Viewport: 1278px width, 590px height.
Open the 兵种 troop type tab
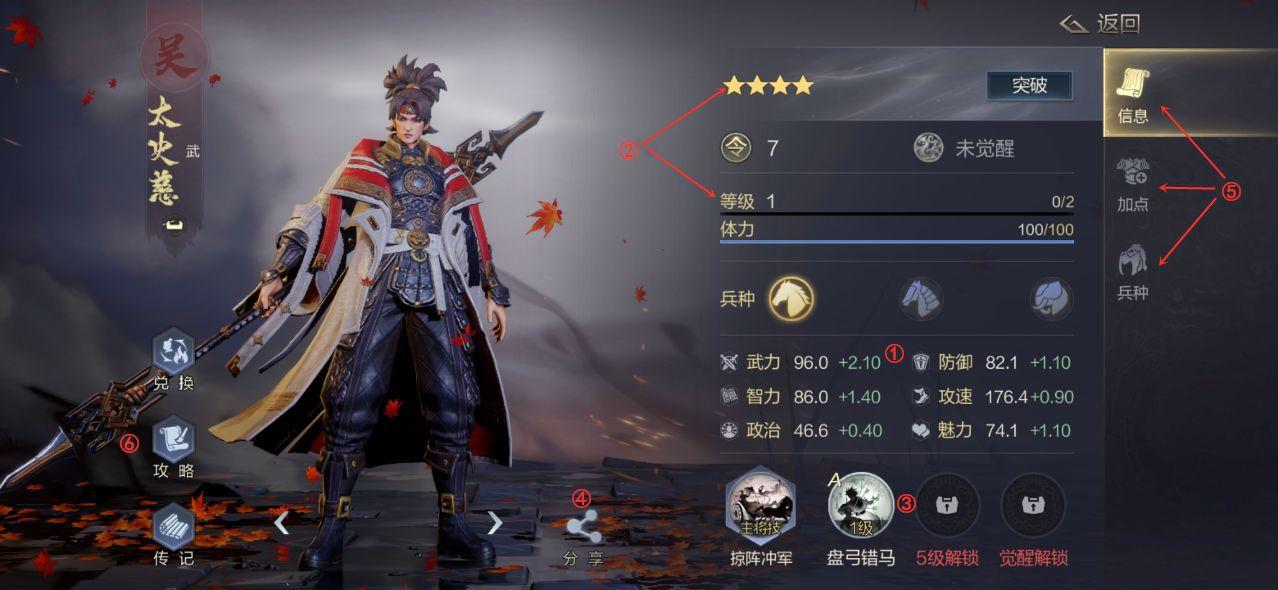tap(1133, 272)
